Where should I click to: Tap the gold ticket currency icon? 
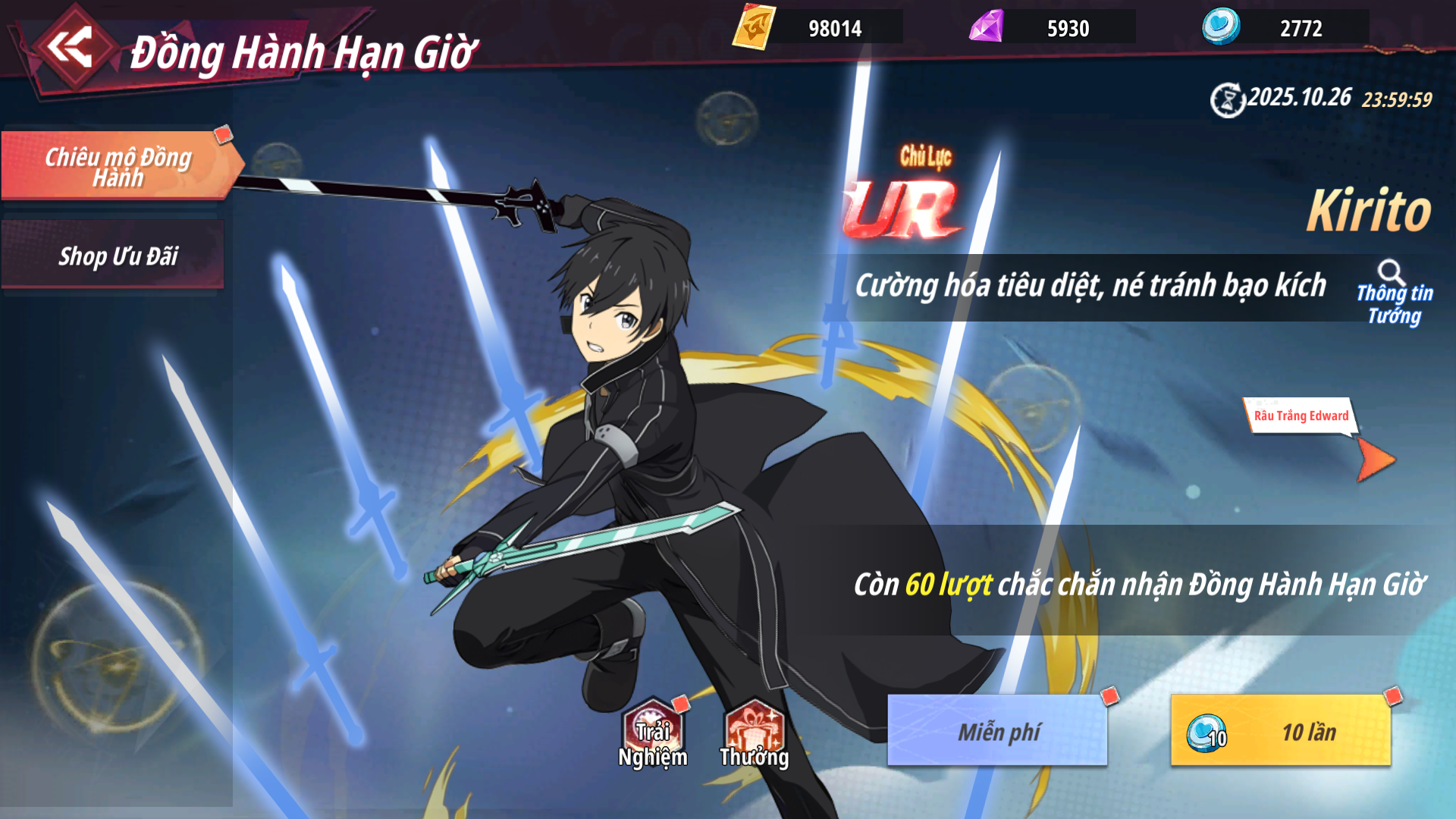click(754, 27)
